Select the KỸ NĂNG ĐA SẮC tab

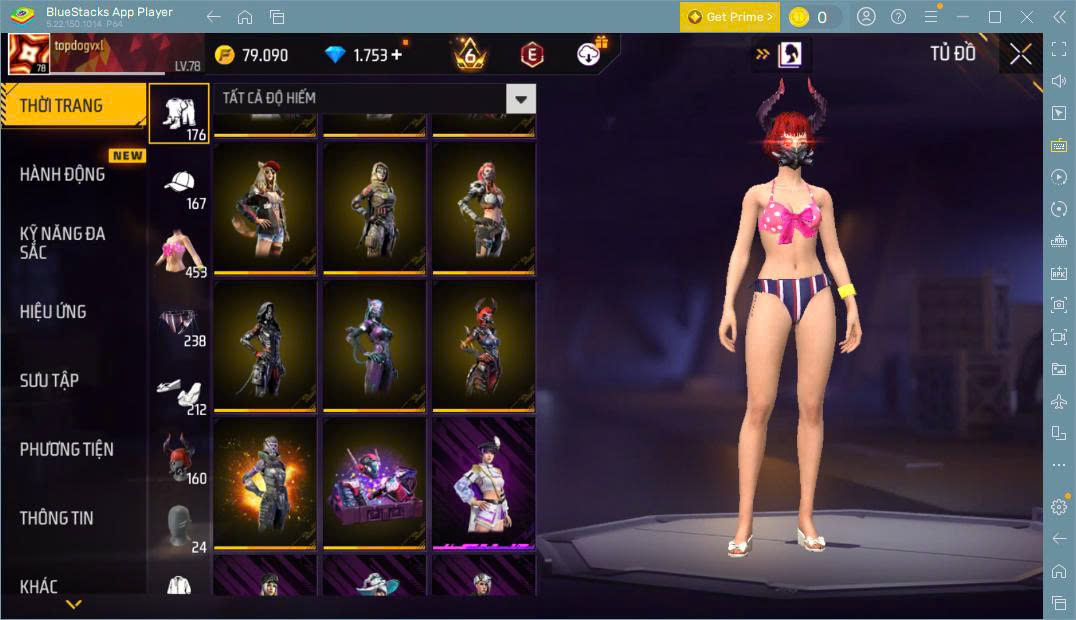pyautogui.click(x=62, y=242)
